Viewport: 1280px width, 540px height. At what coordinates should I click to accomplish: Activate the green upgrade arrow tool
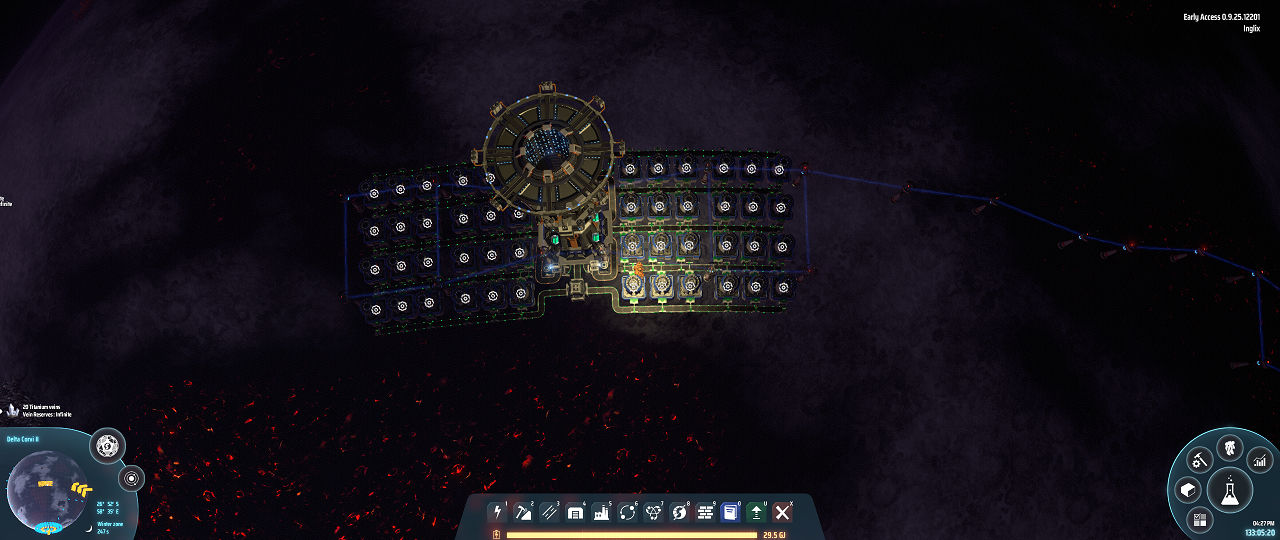757,512
